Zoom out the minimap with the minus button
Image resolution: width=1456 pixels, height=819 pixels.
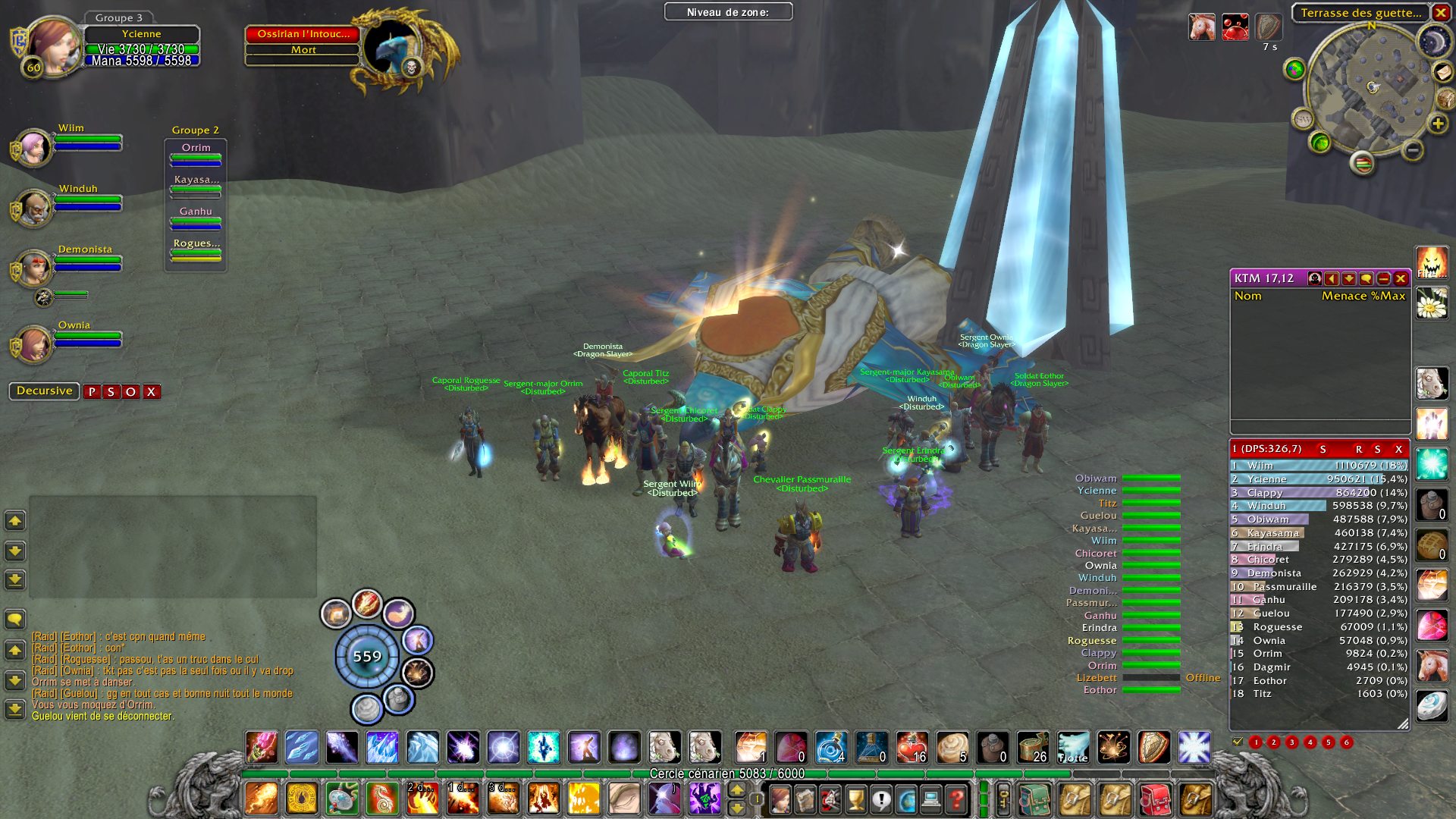pos(1412,150)
